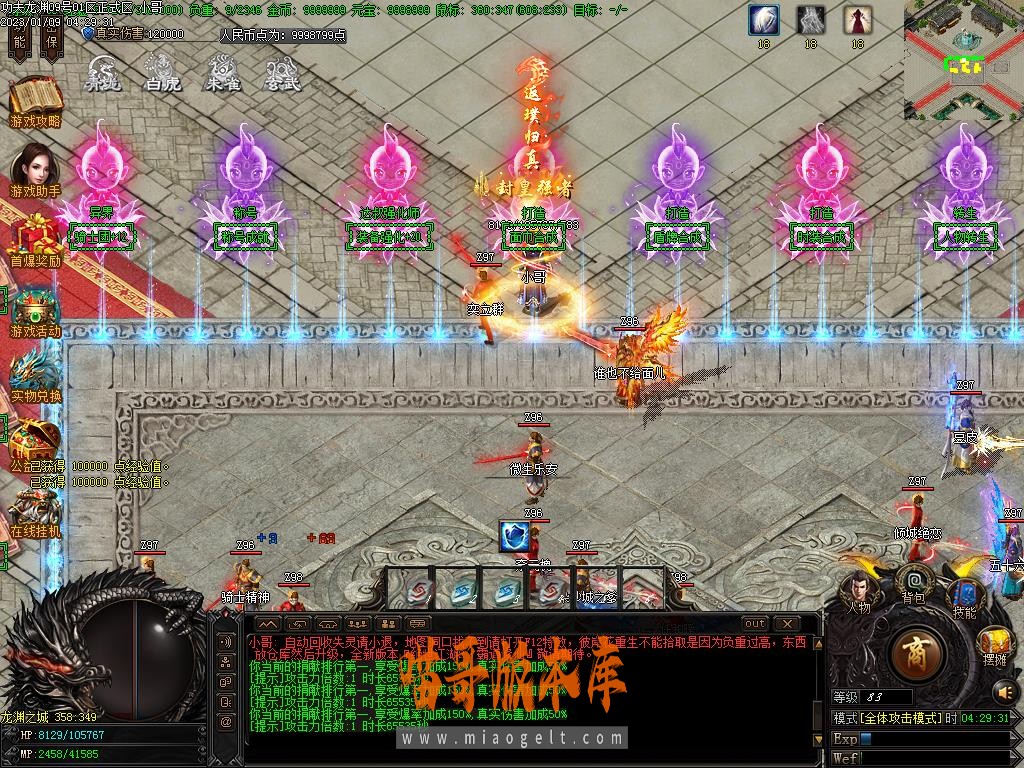This screenshot has height=768, width=1024.
Task: Open the 摆摊 vendor stall
Action: click(x=994, y=643)
